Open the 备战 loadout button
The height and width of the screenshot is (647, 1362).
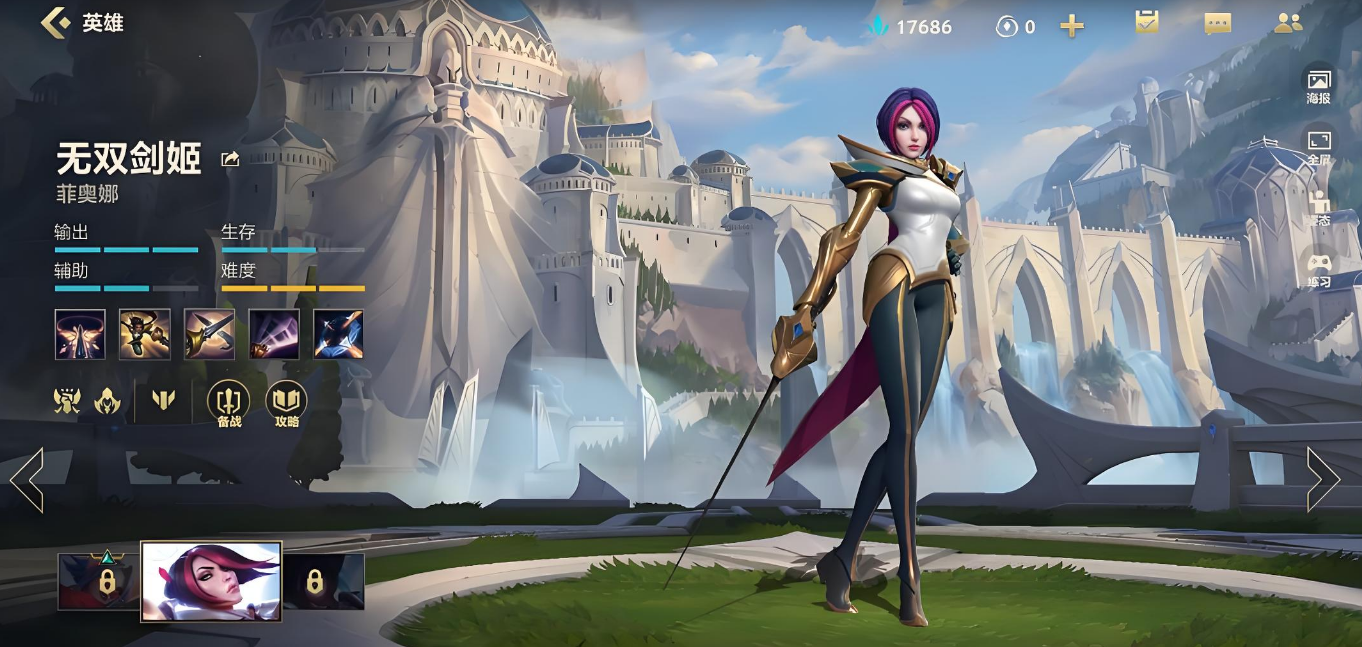[x=229, y=404]
